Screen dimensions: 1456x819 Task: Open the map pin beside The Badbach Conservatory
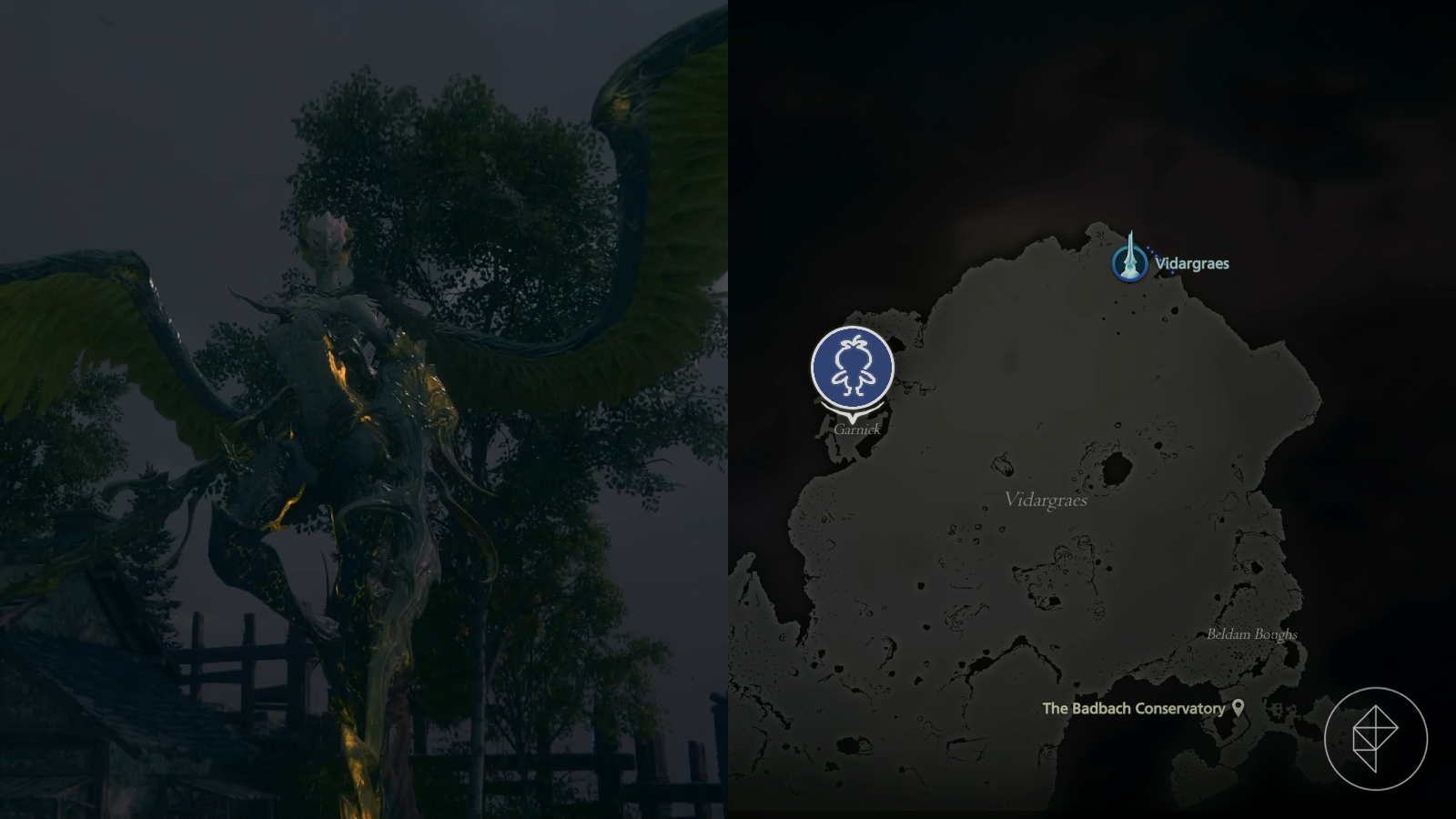point(1239,708)
